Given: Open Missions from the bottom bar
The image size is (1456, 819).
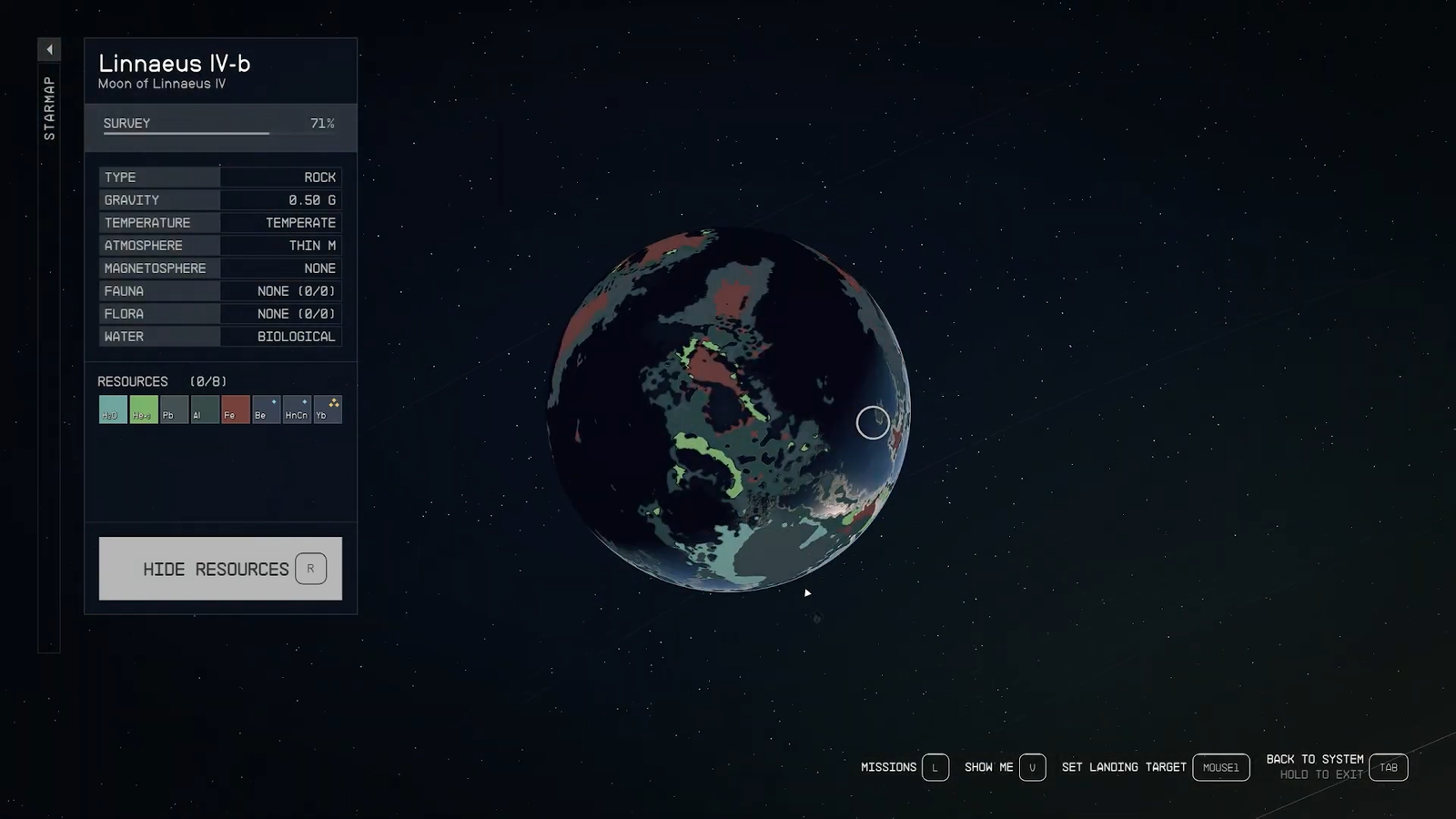Looking at the screenshot, I should pyautogui.click(x=935, y=767).
